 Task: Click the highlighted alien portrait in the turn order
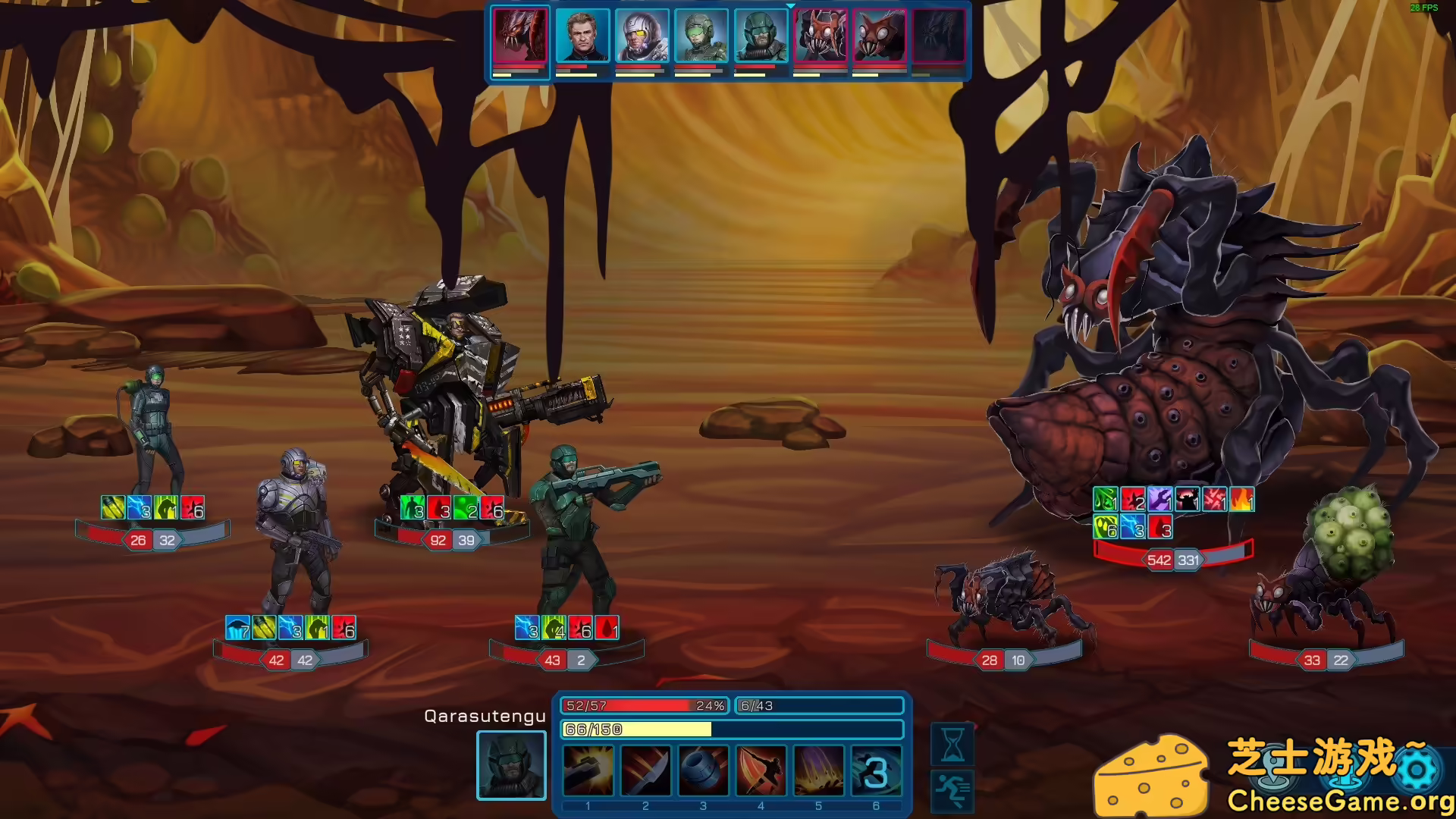point(521,36)
